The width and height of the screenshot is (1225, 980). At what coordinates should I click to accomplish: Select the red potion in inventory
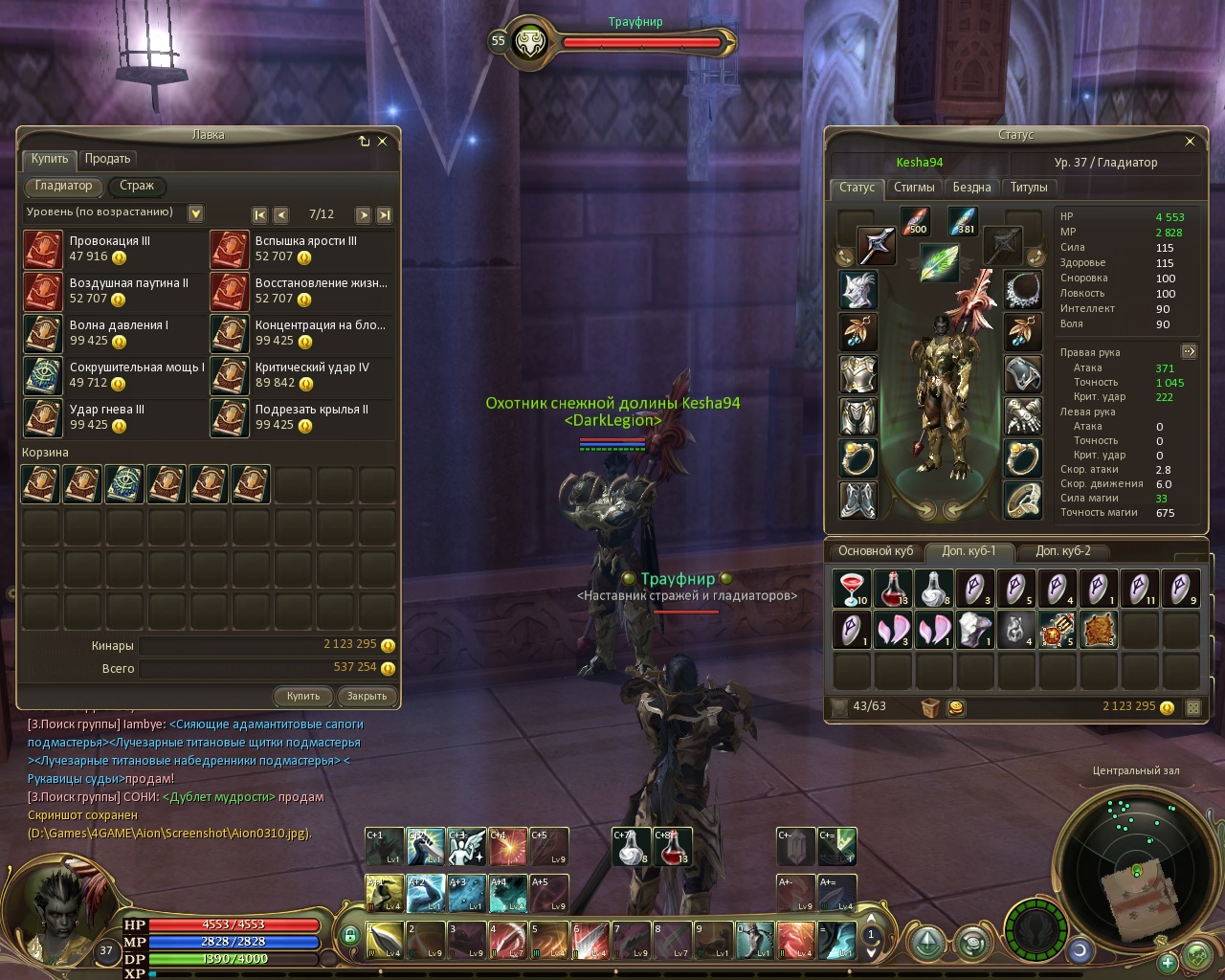[x=893, y=589]
